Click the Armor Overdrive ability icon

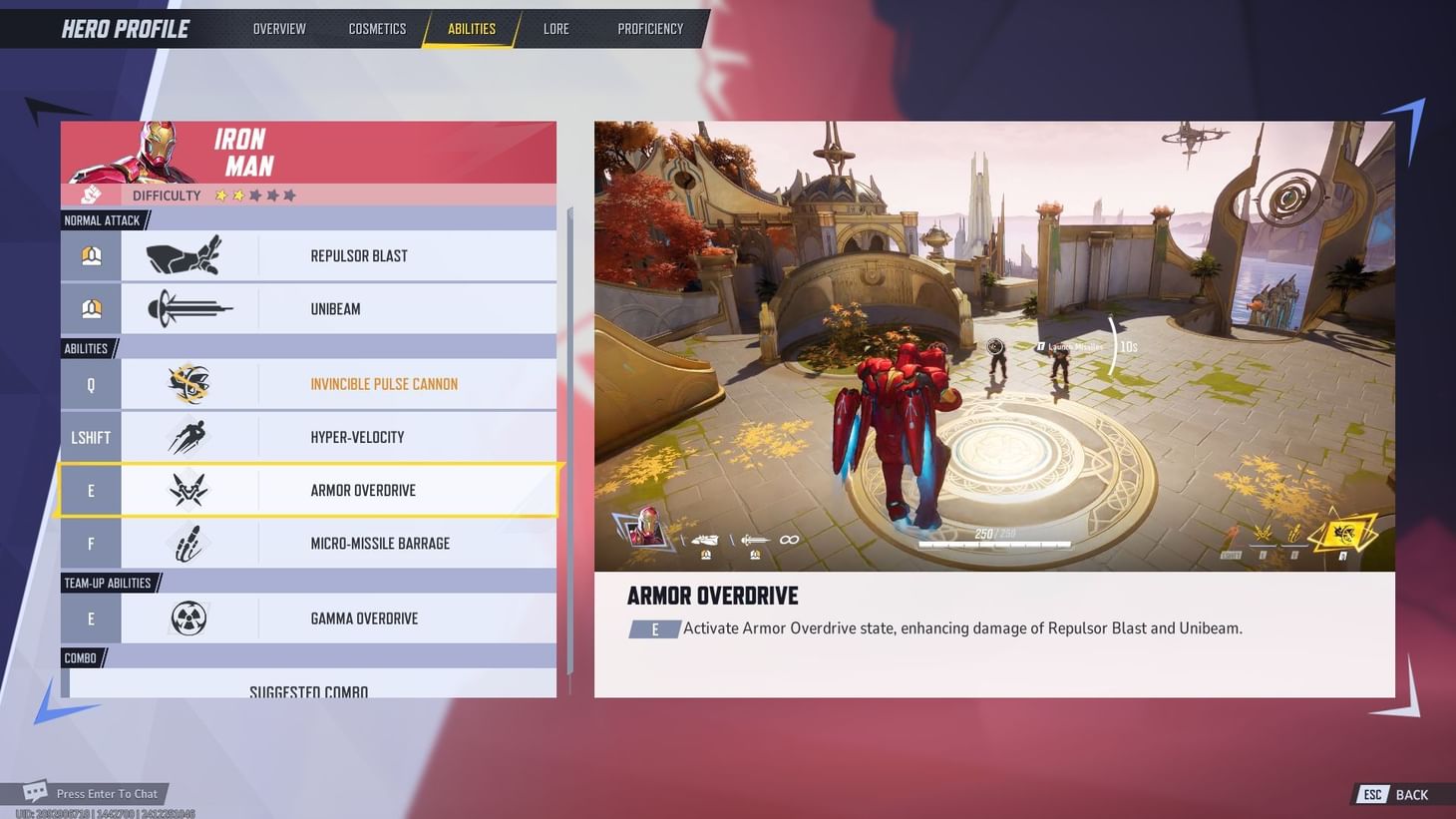tap(189, 490)
